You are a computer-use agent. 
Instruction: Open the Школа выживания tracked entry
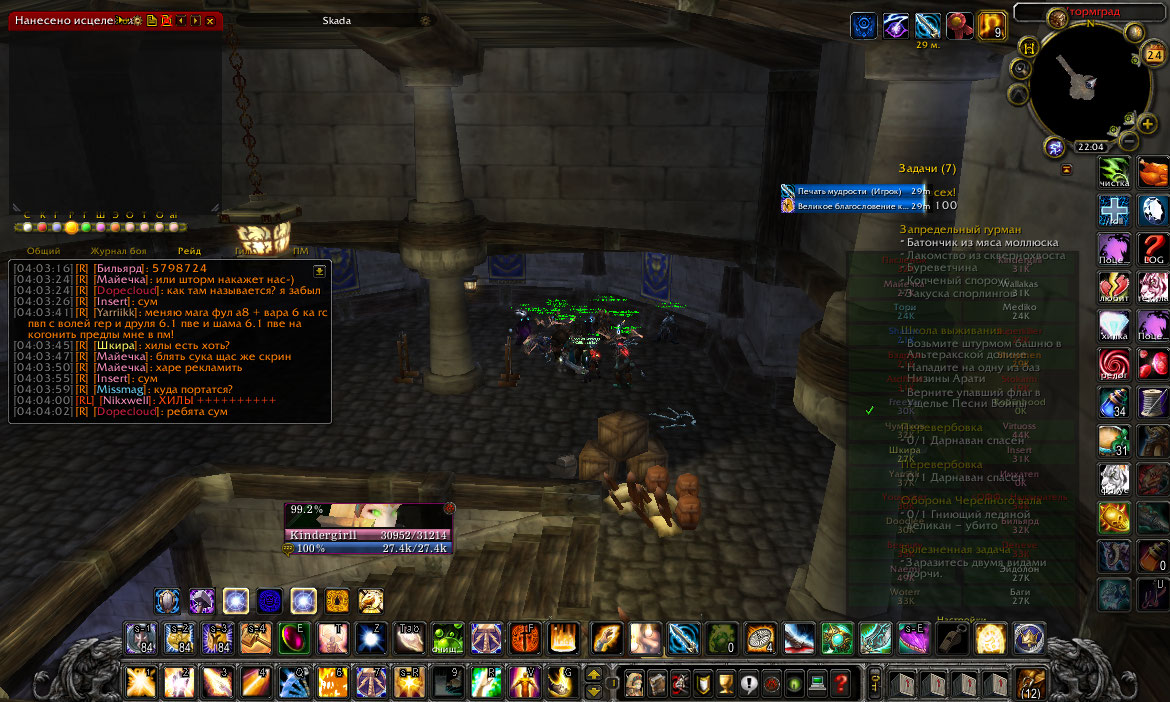[x=950, y=331]
